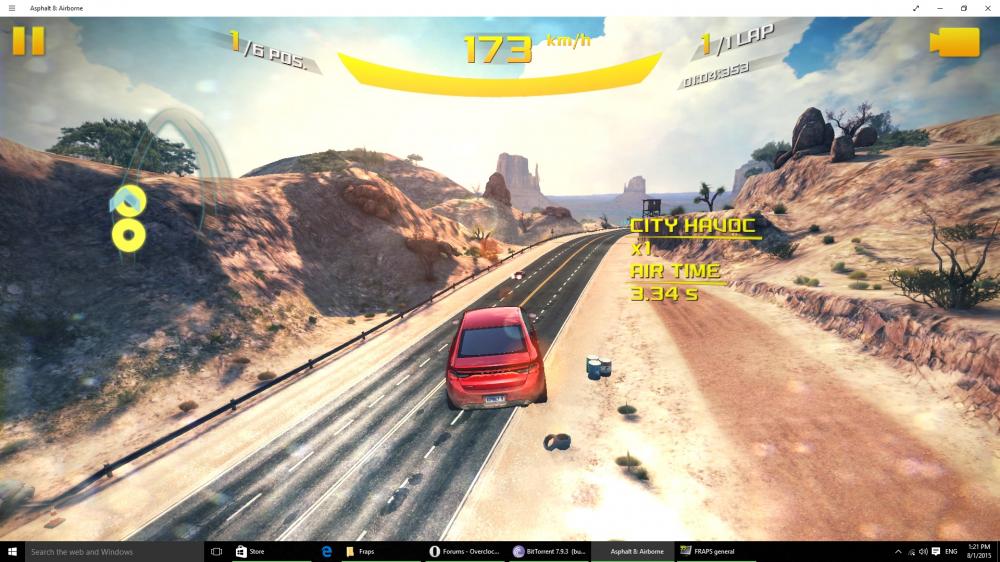Close the Asphalt 8 window
Image resolution: width=1000 pixels, height=562 pixels.
tap(988, 8)
